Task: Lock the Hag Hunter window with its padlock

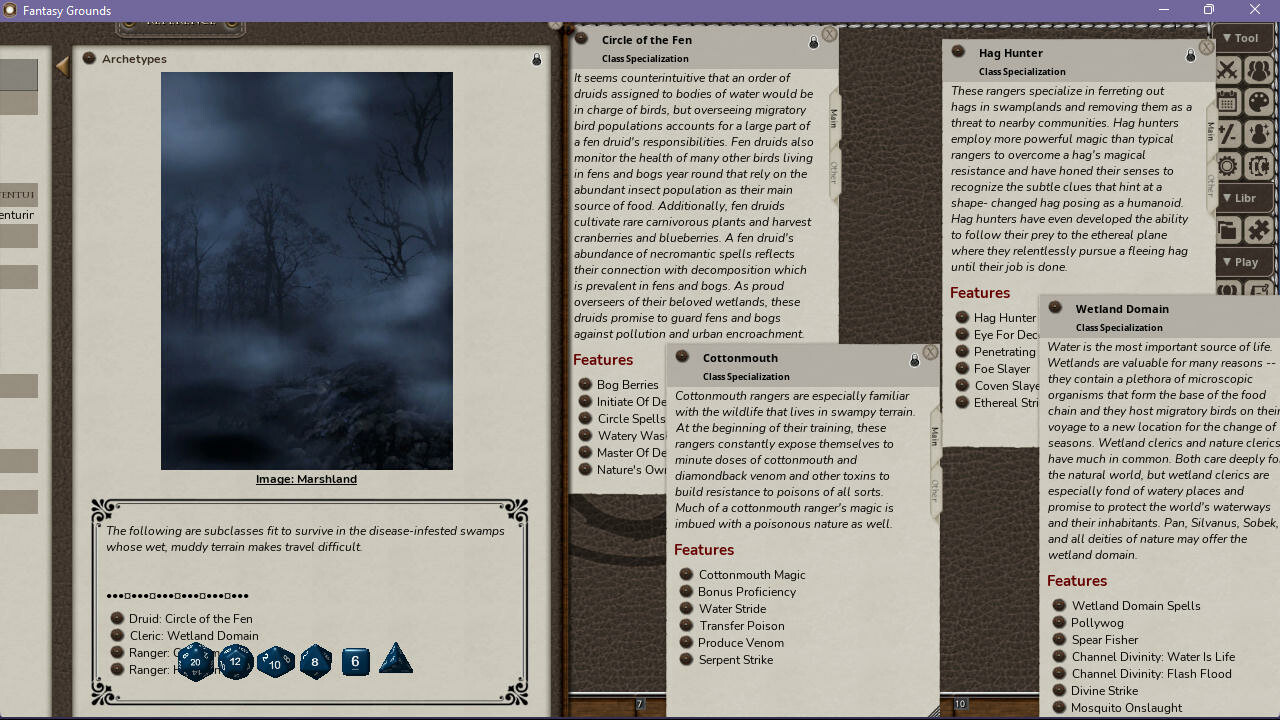Action: (x=1189, y=56)
